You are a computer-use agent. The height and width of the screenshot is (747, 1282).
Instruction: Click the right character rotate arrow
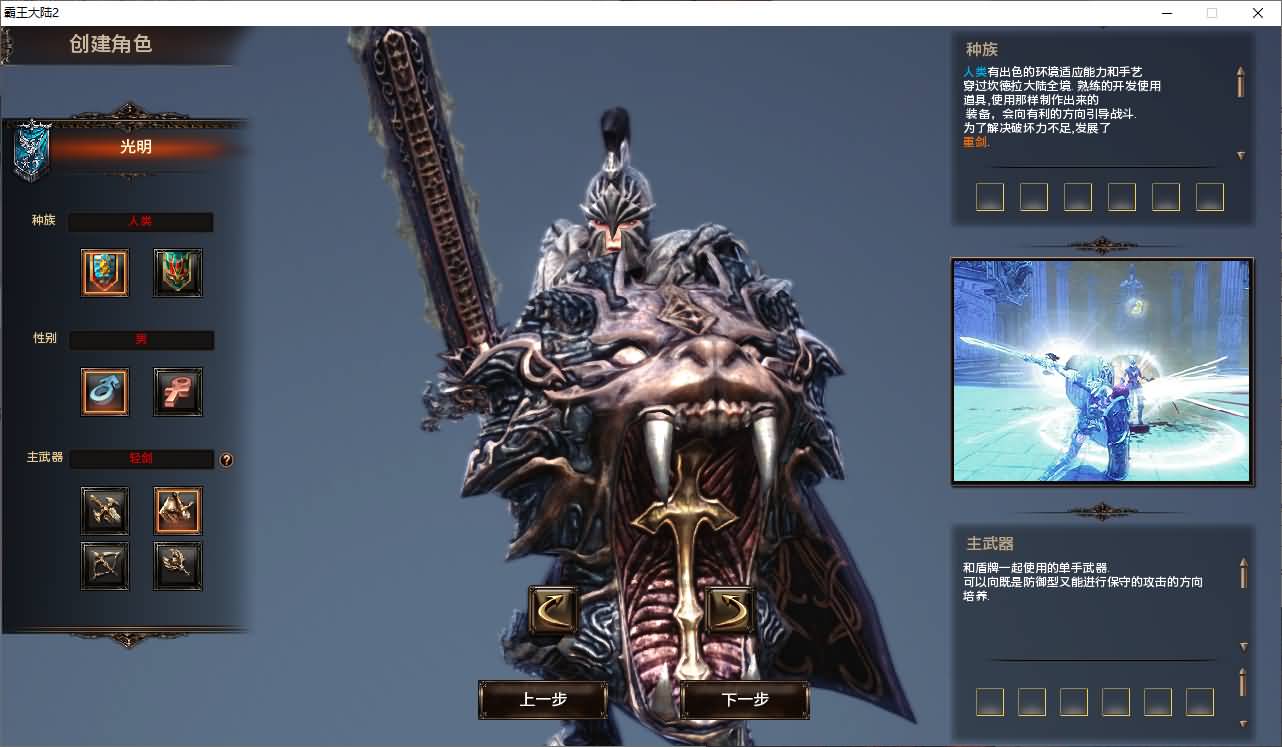click(x=728, y=609)
